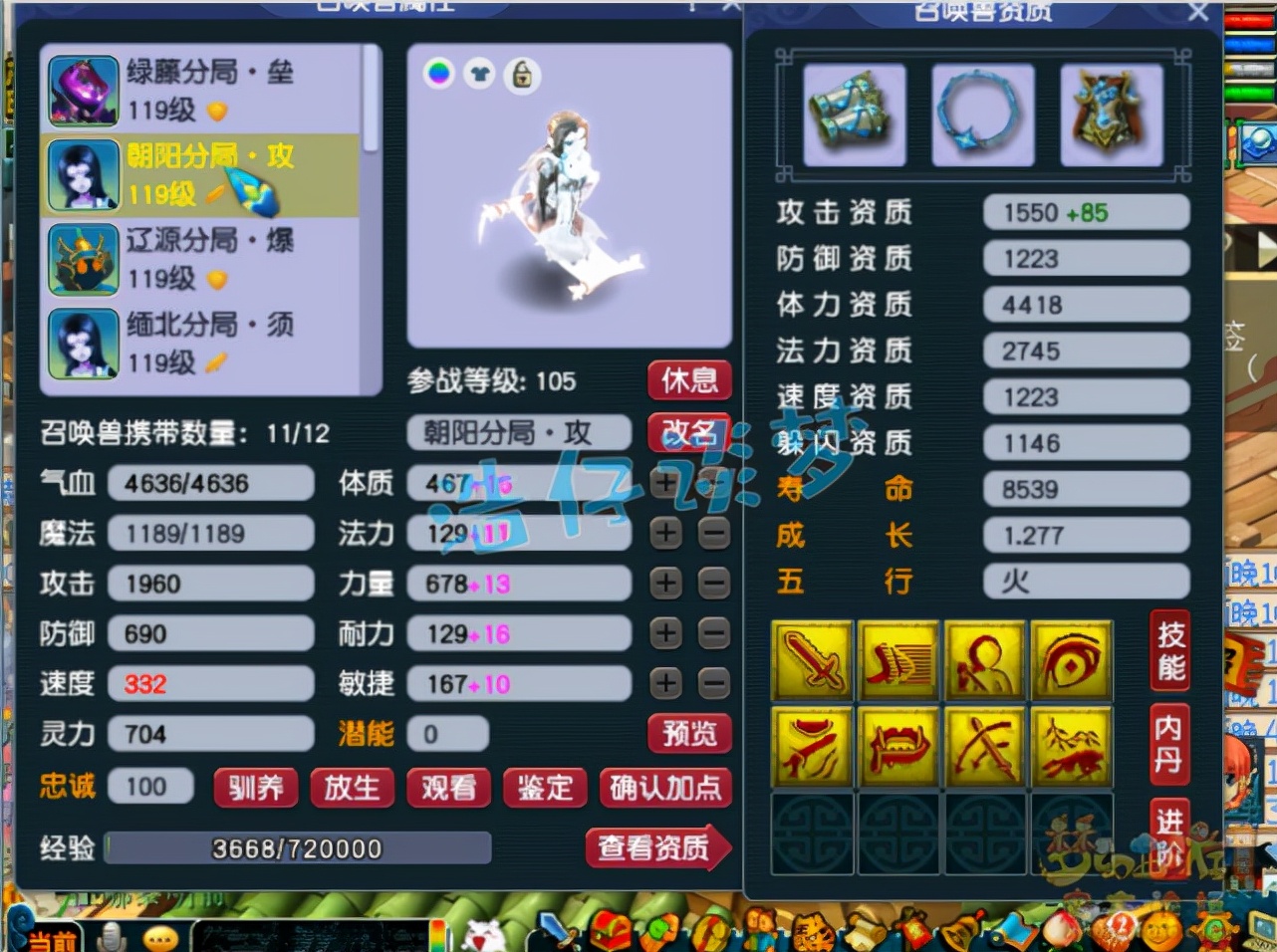Click the 放生 release button
The height and width of the screenshot is (952, 1277).
pyautogui.click(x=351, y=788)
